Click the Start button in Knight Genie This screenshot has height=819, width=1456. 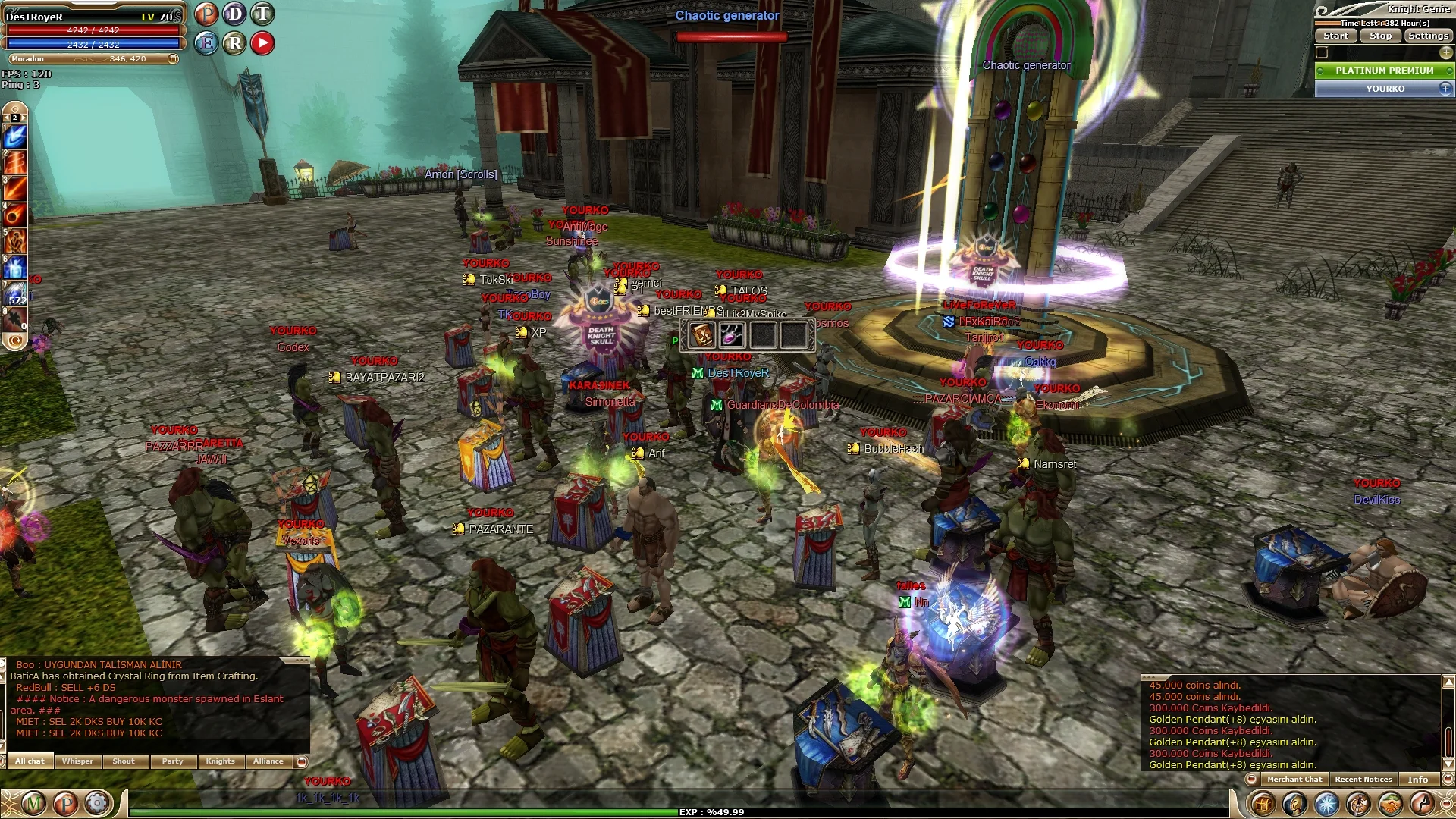click(1335, 36)
